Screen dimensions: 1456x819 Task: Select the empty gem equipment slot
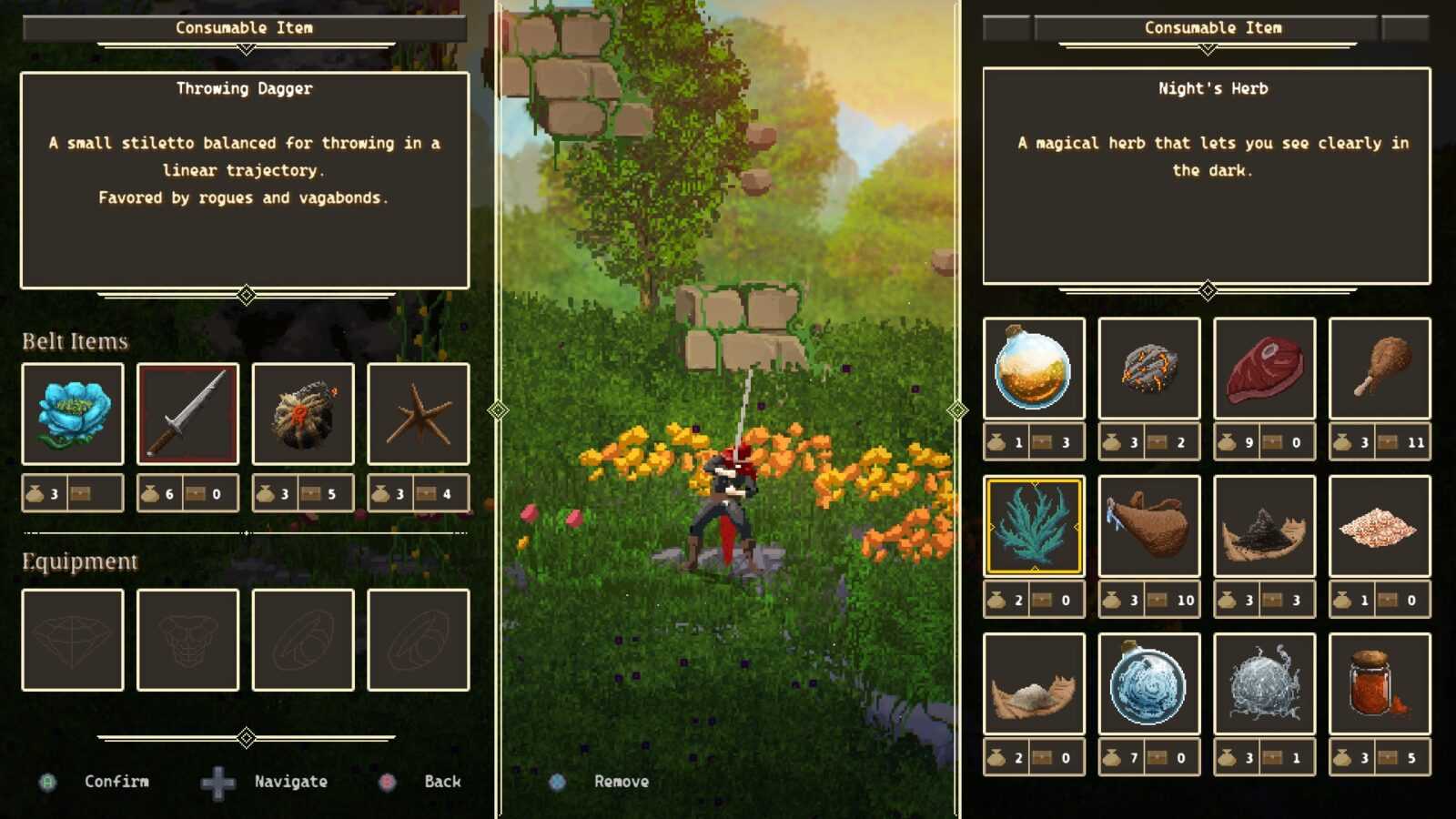point(73,640)
